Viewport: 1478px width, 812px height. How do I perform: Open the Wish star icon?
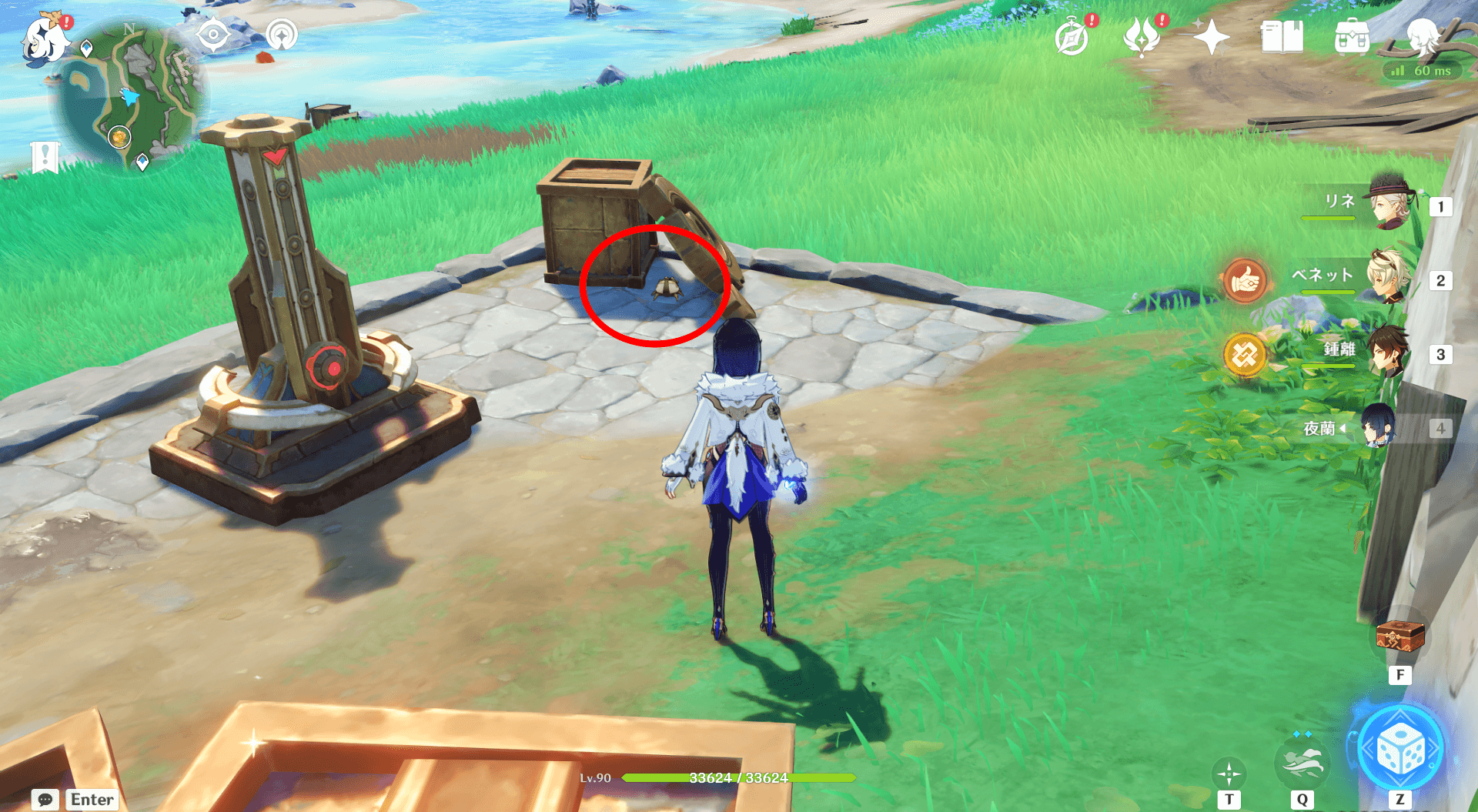(x=1211, y=37)
